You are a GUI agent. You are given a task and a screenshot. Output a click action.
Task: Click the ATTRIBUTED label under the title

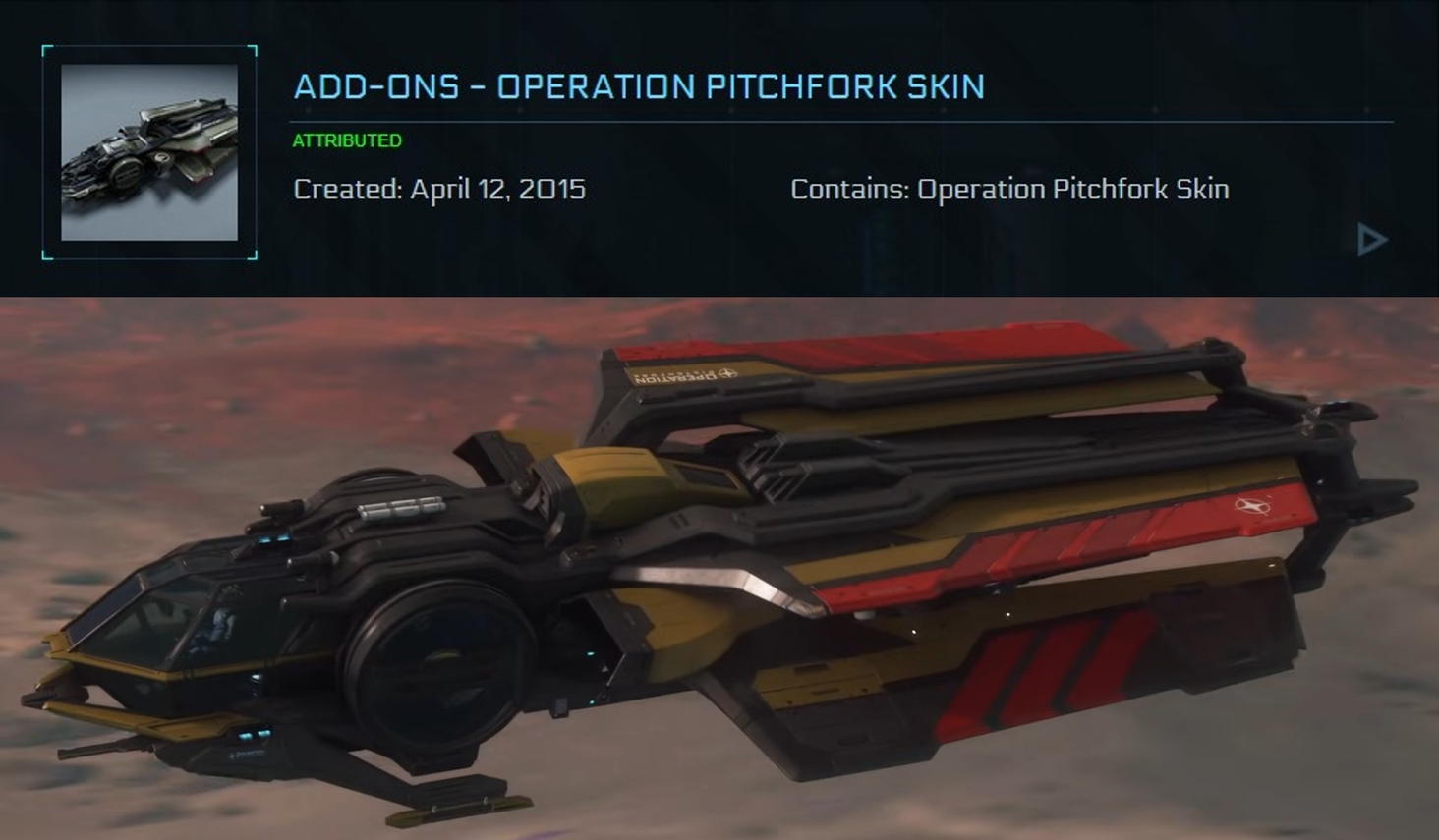tap(345, 140)
